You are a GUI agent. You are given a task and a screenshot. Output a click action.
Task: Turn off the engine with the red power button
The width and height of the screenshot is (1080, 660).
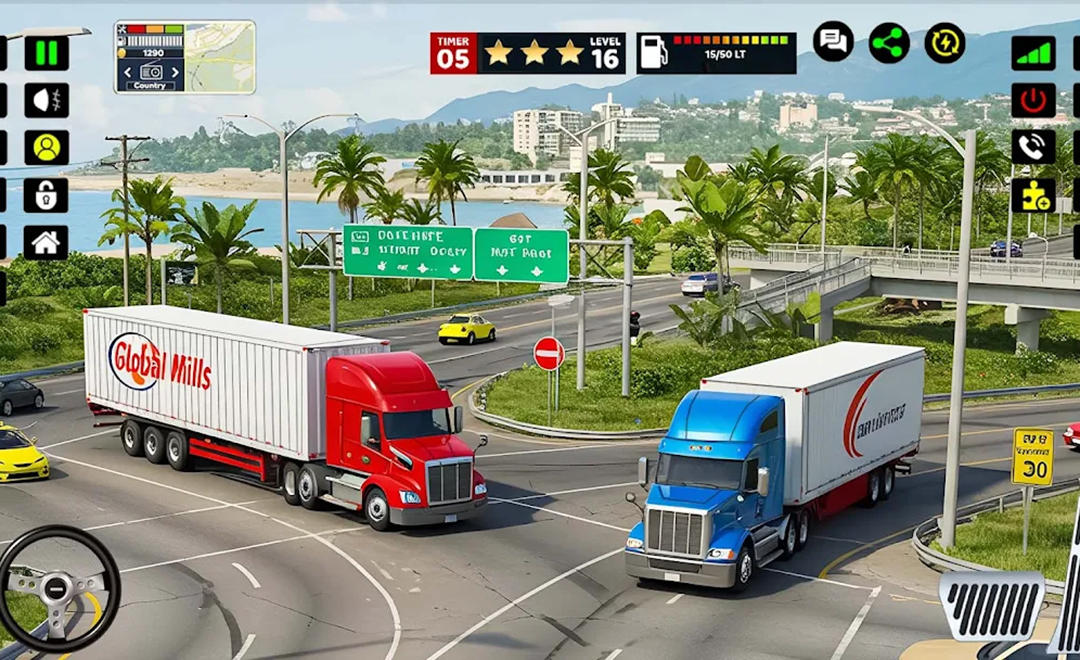(x=1033, y=100)
